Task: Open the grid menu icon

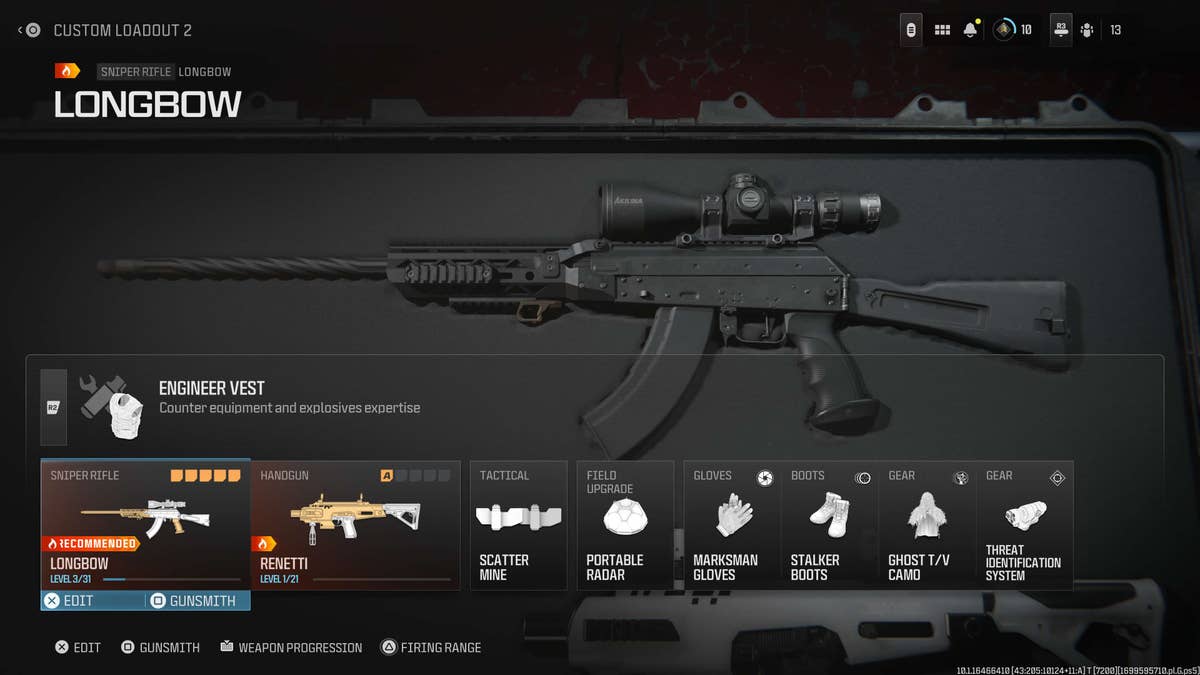Action: click(942, 30)
